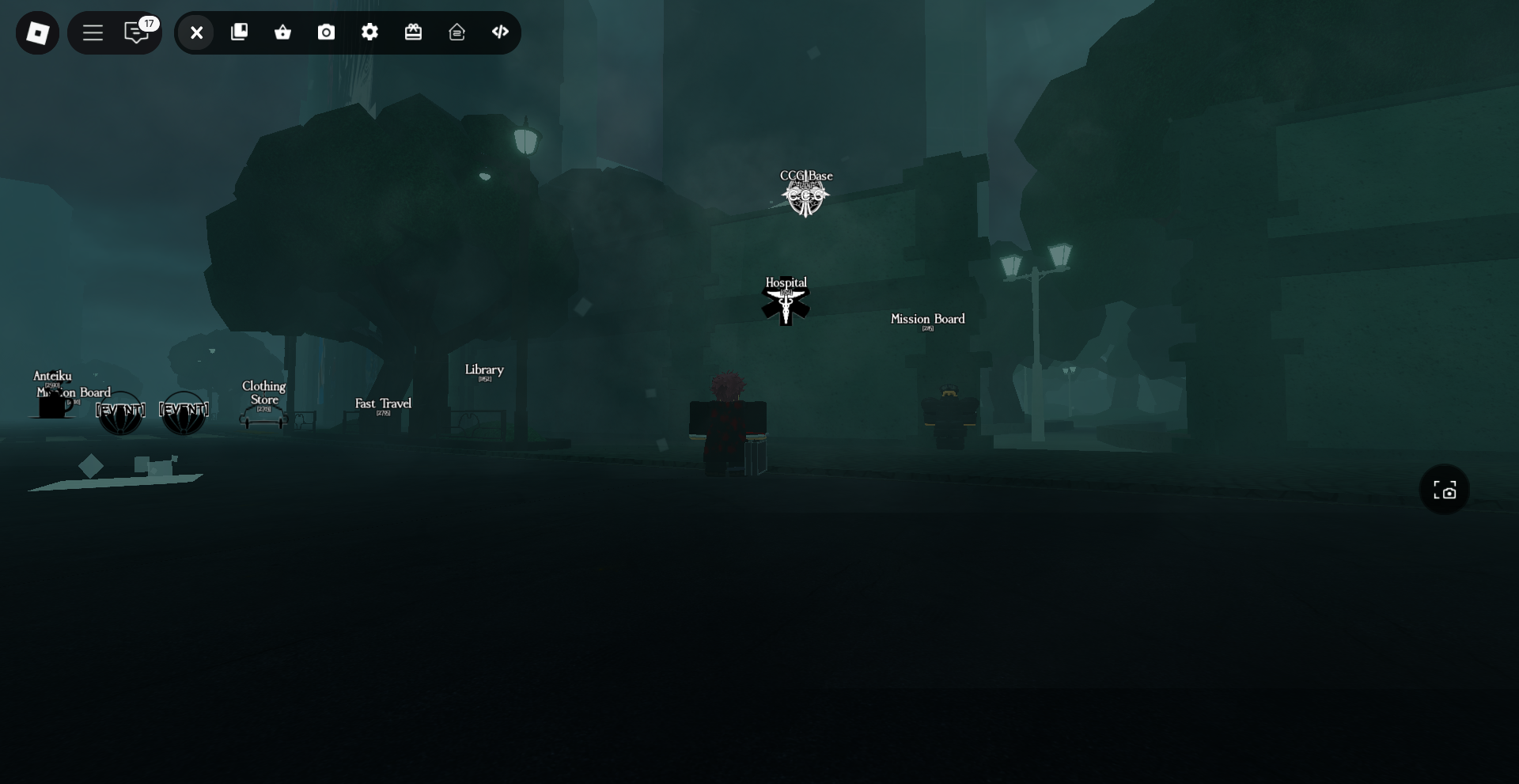Open the Roblox settings gear
Viewport: 1519px width, 784px height.
(x=369, y=32)
